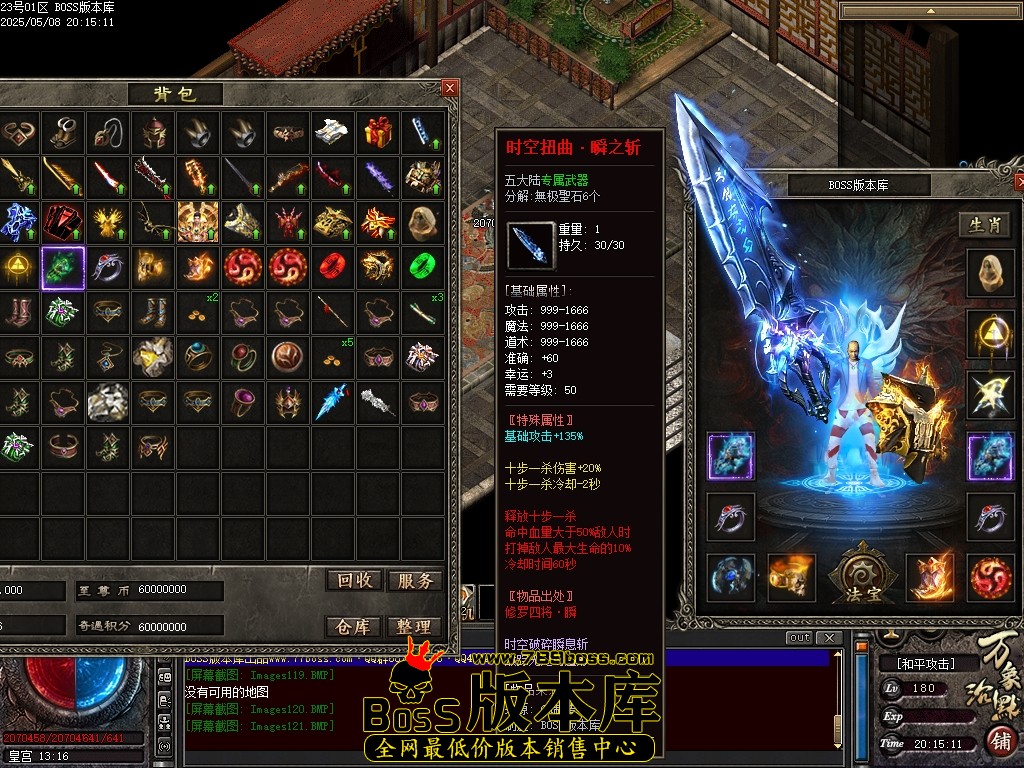Click the red swirl orb equipment slot
The height and width of the screenshot is (768, 1024).
(990, 578)
